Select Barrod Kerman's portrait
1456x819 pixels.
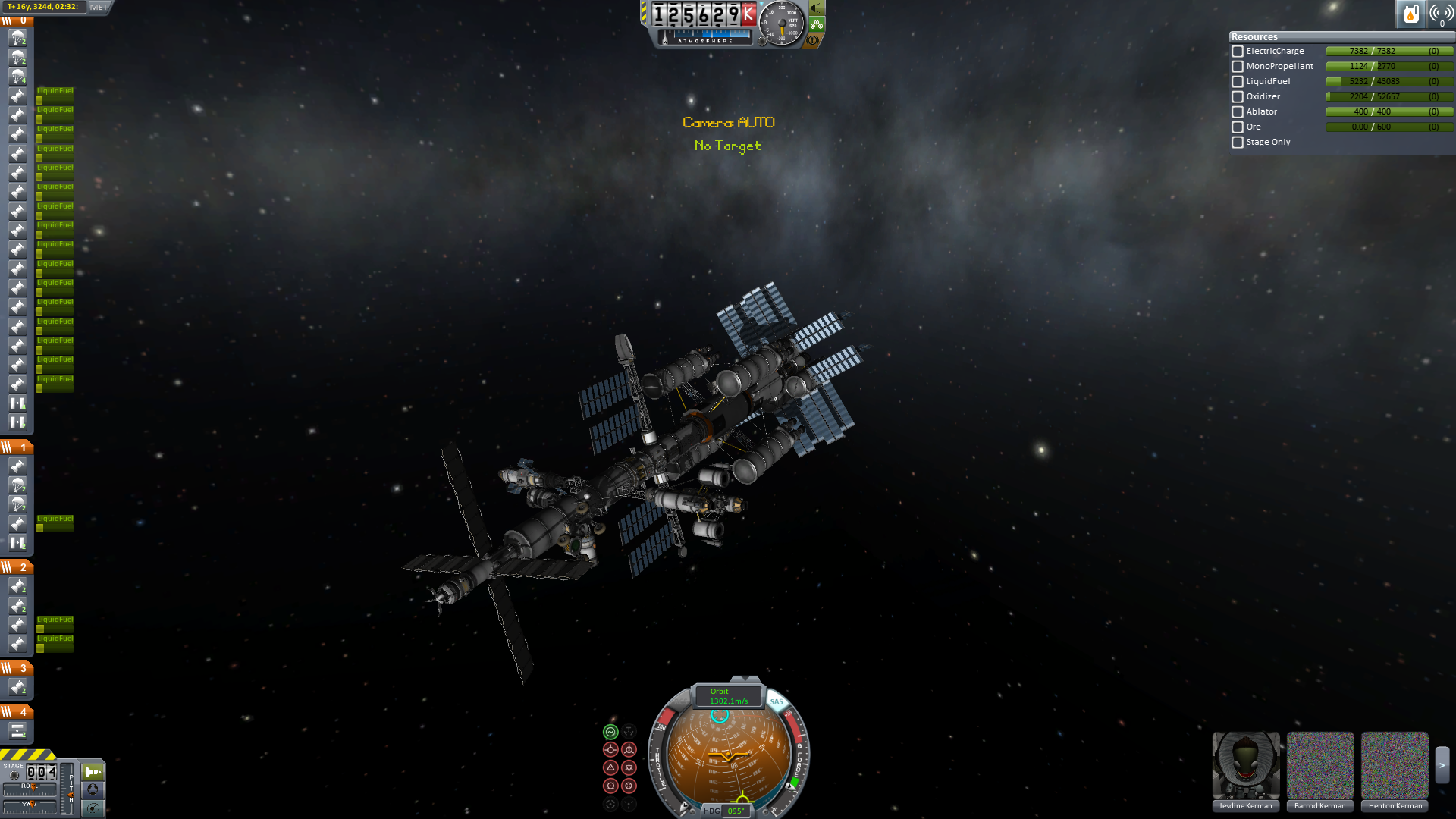[1319, 766]
